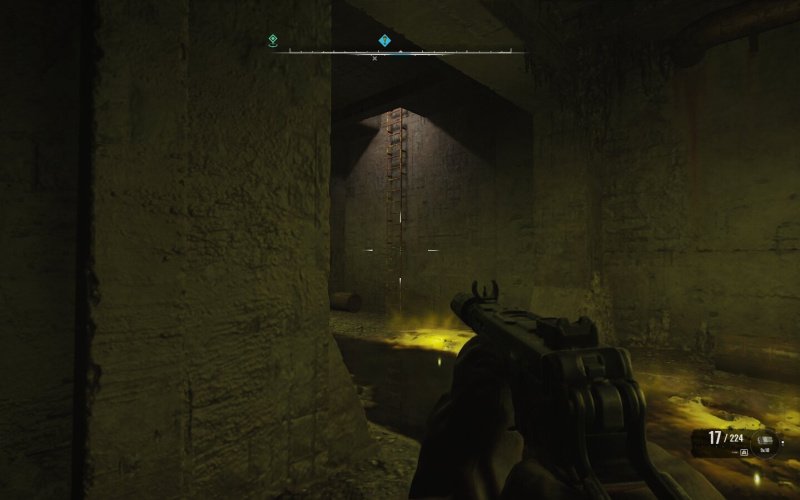Click the green waypoint marker at the compass edge
Screen dimensions: 800x500
tap(273, 40)
